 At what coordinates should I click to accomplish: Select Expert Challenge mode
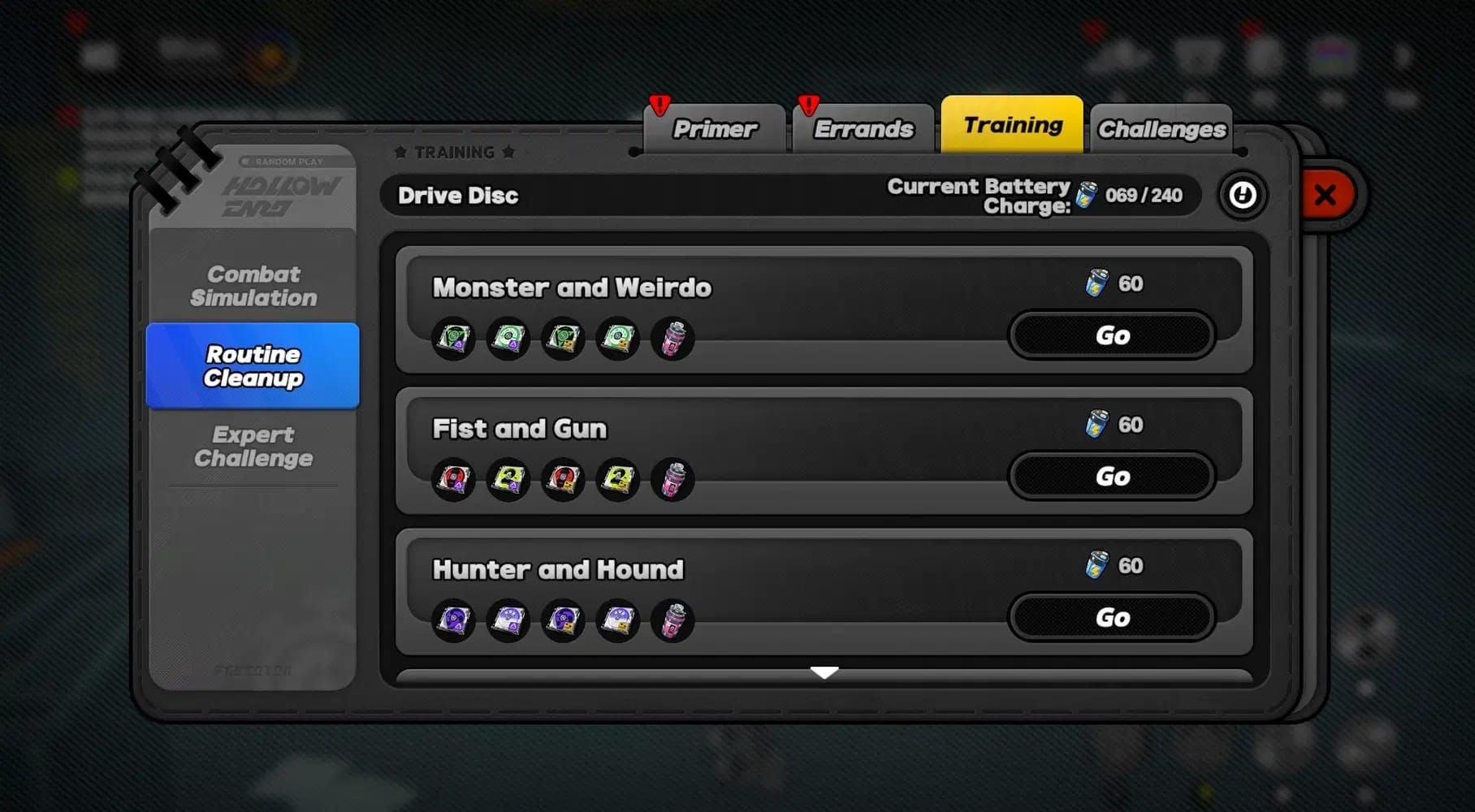click(254, 447)
